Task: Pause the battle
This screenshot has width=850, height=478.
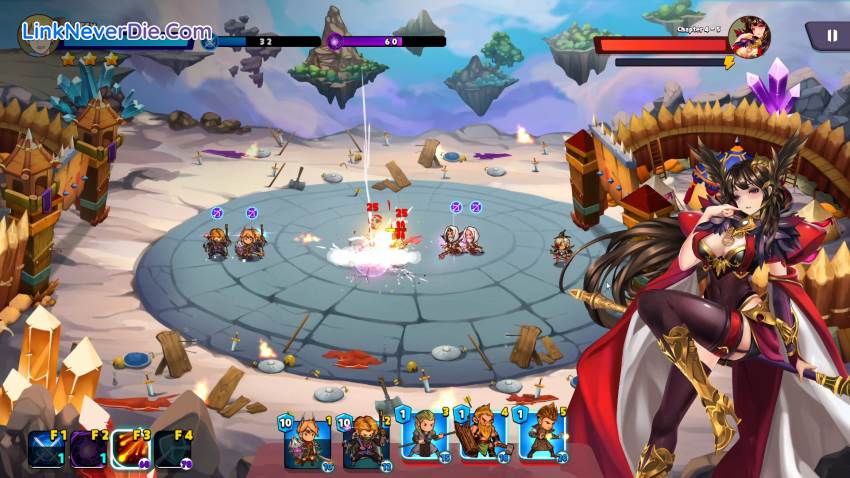Action: coord(830,36)
